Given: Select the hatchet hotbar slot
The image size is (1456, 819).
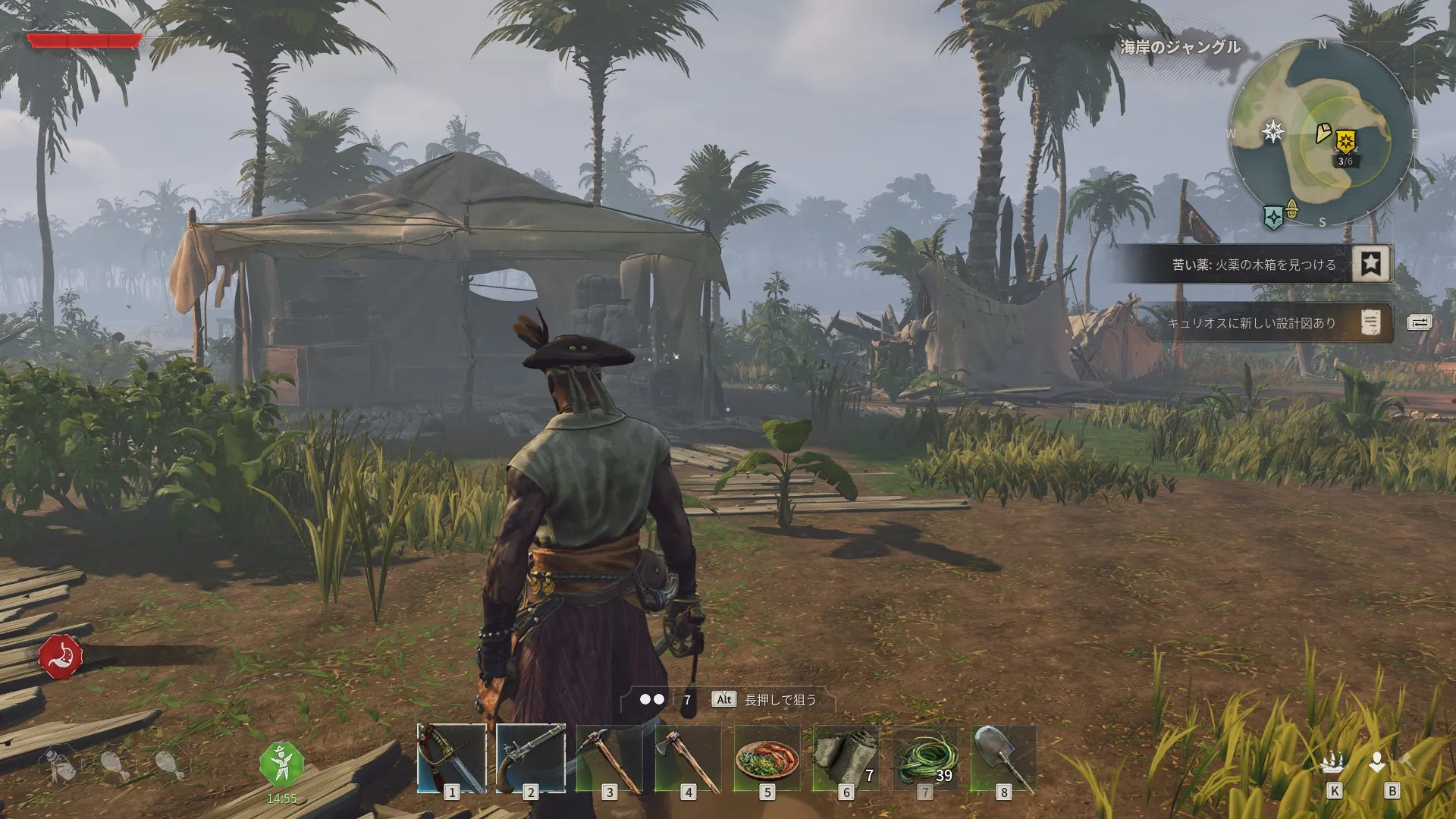Looking at the screenshot, I should (x=688, y=758).
